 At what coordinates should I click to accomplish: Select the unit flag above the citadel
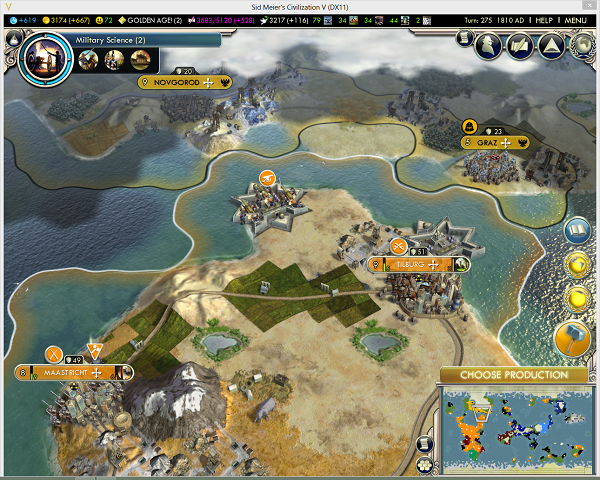click(267, 178)
